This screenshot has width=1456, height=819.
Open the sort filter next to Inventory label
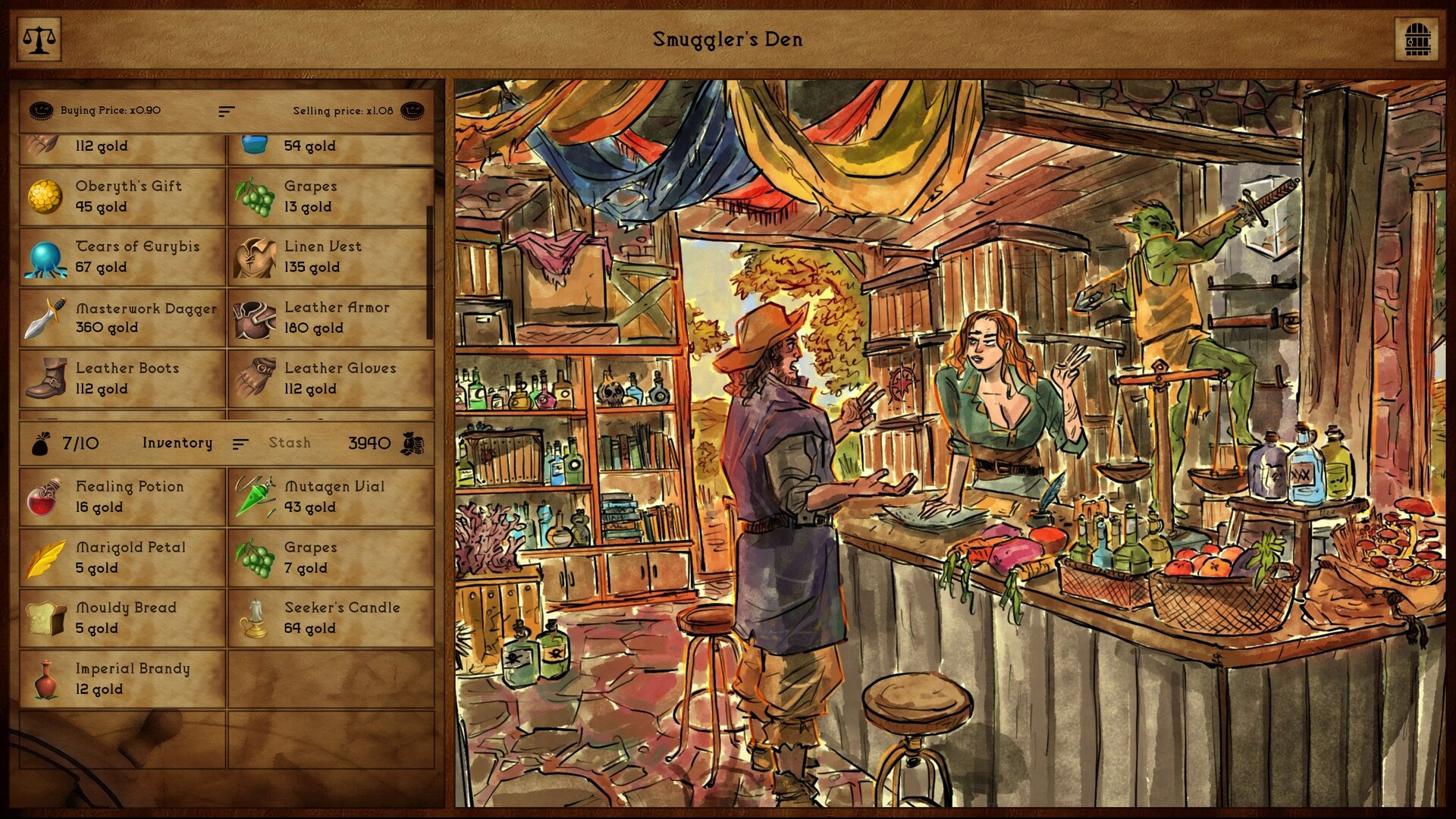(x=241, y=443)
